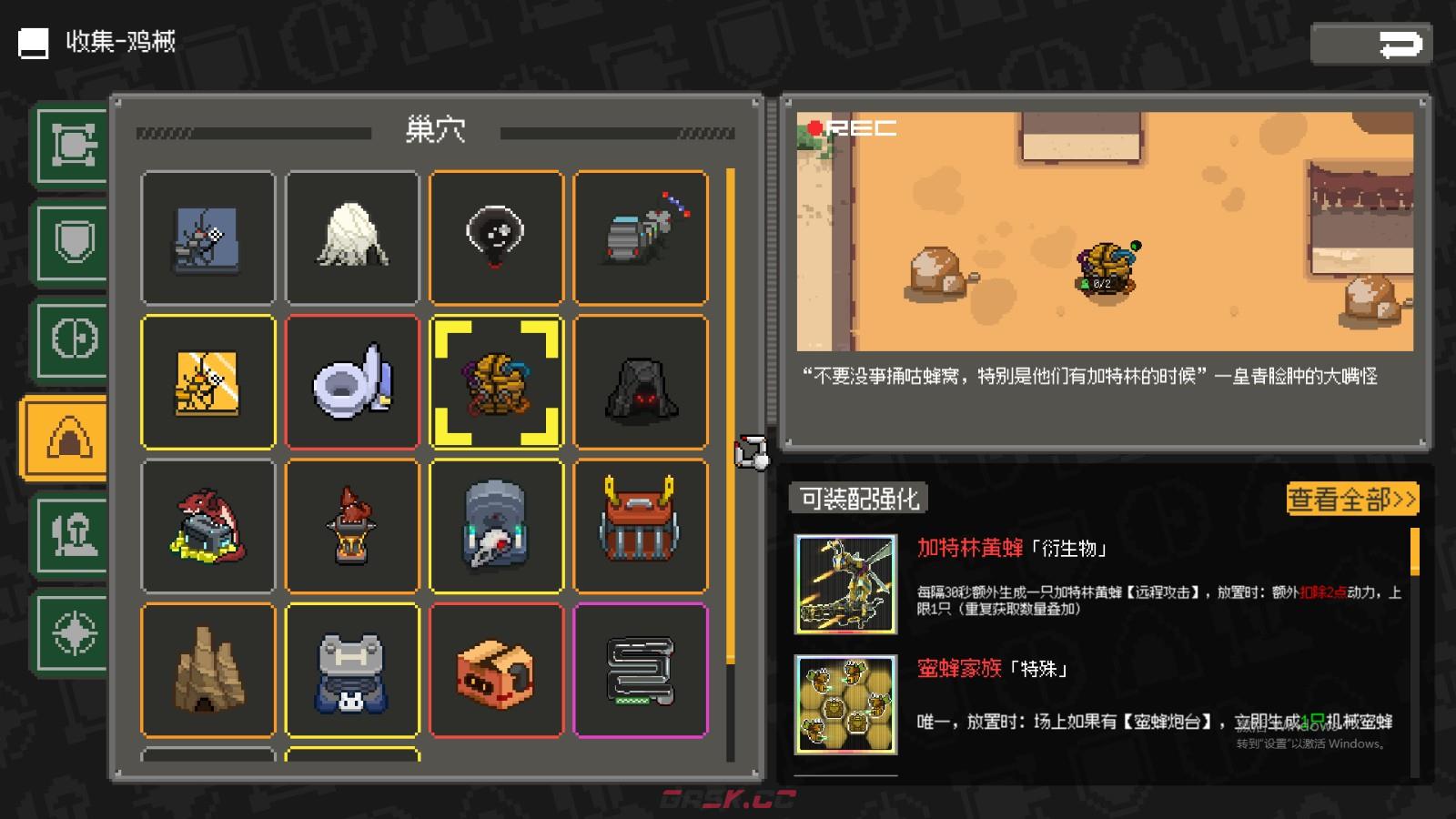Select the dark hooded ghost item in top row

click(x=497, y=237)
